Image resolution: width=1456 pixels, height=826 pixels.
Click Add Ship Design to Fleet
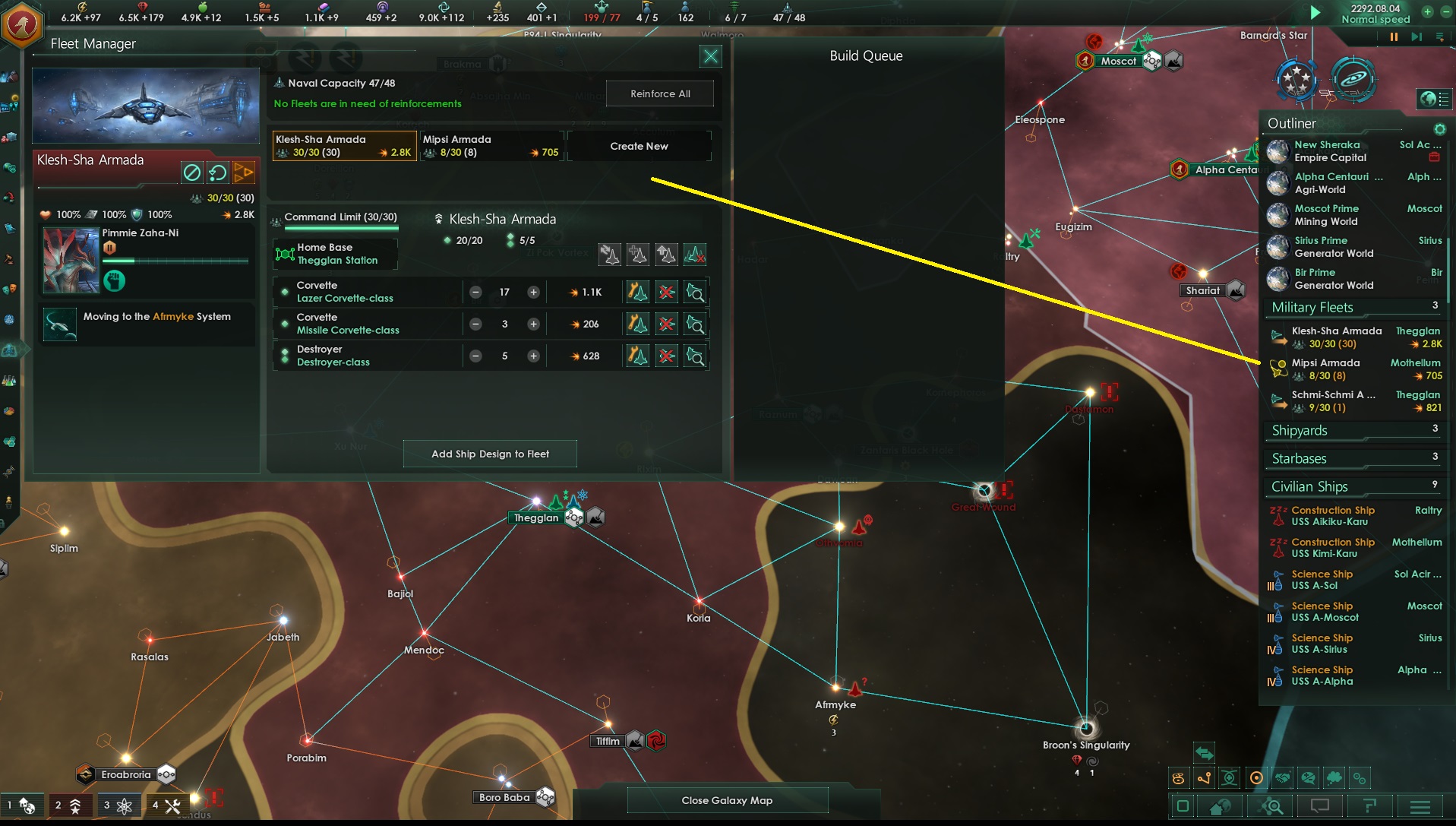coord(490,453)
